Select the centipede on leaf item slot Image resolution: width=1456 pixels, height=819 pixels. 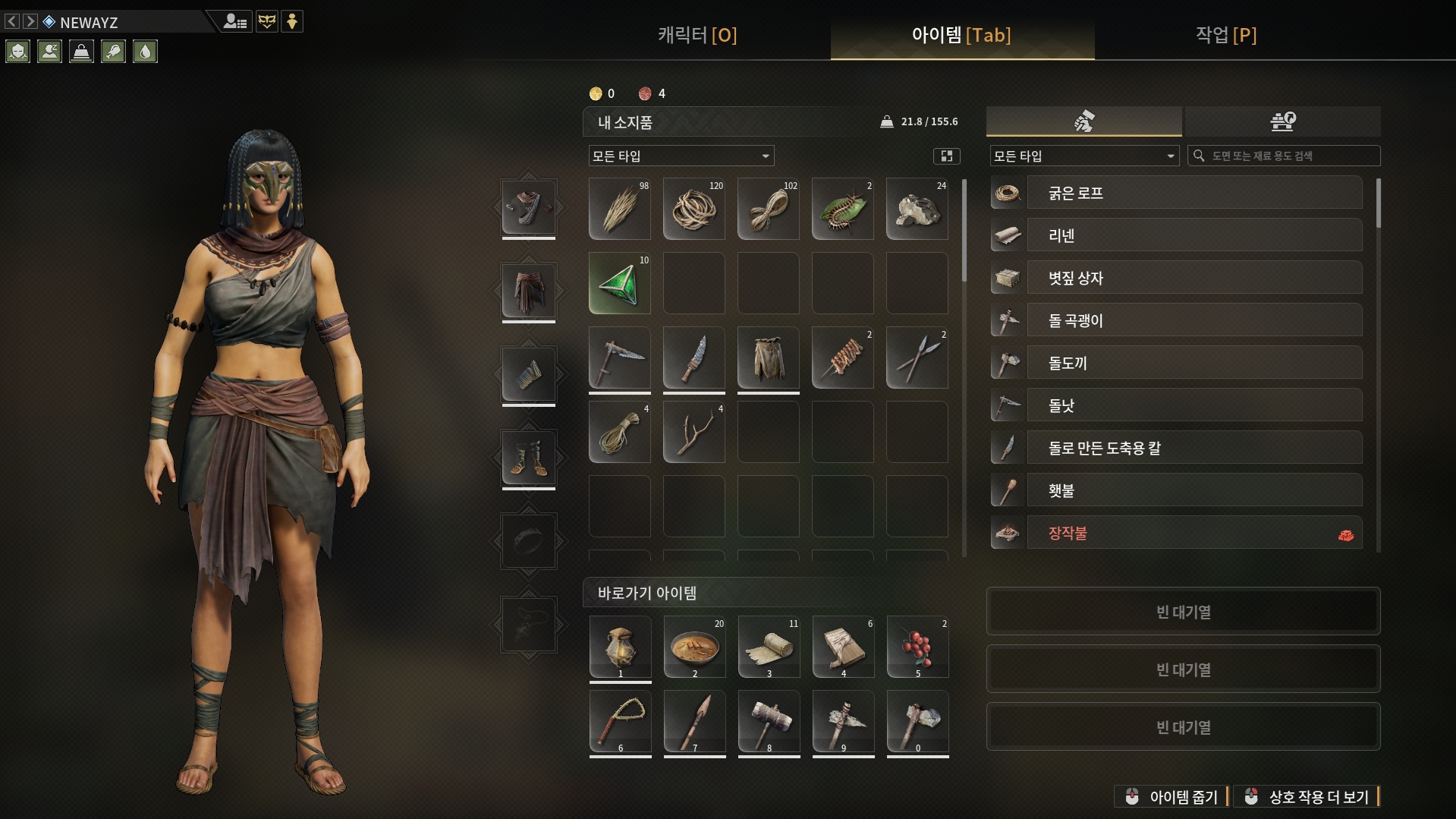coord(842,209)
